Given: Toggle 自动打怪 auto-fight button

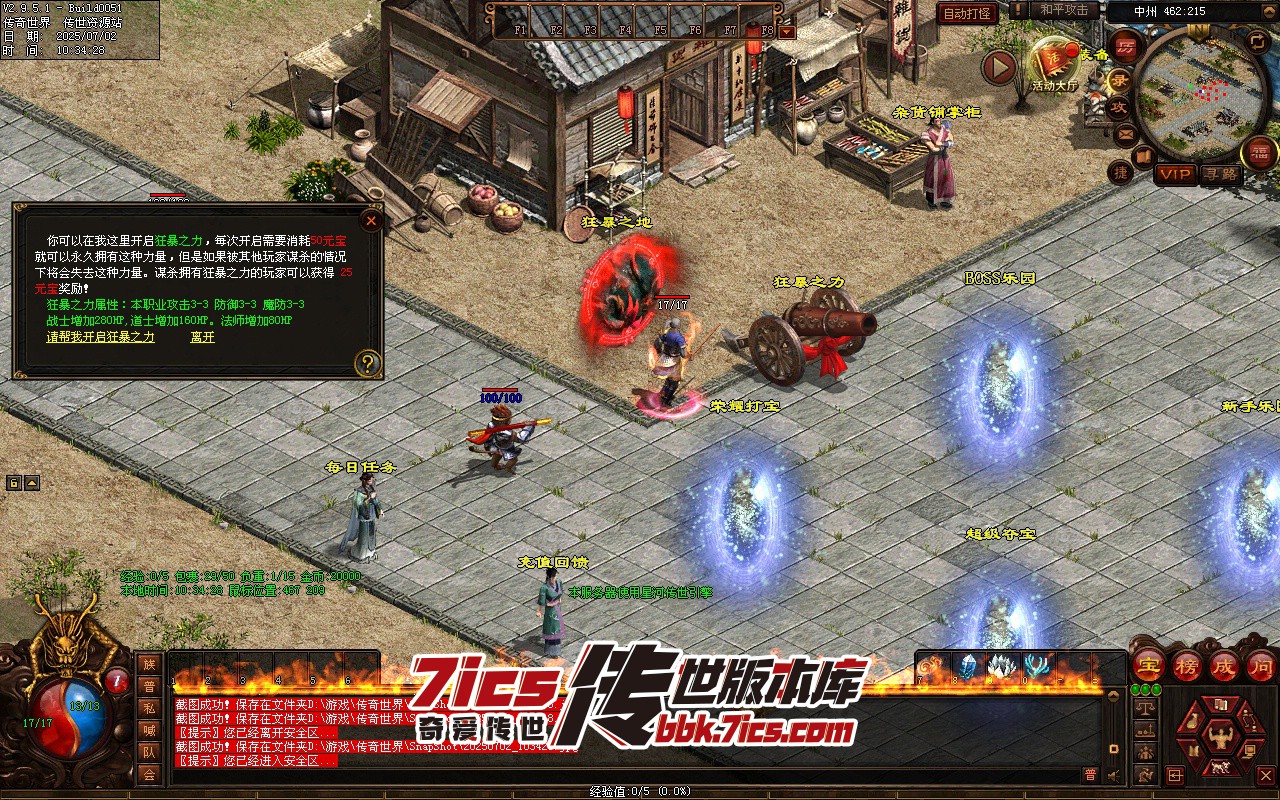Looking at the screenshot, I should tap(967, 13).
